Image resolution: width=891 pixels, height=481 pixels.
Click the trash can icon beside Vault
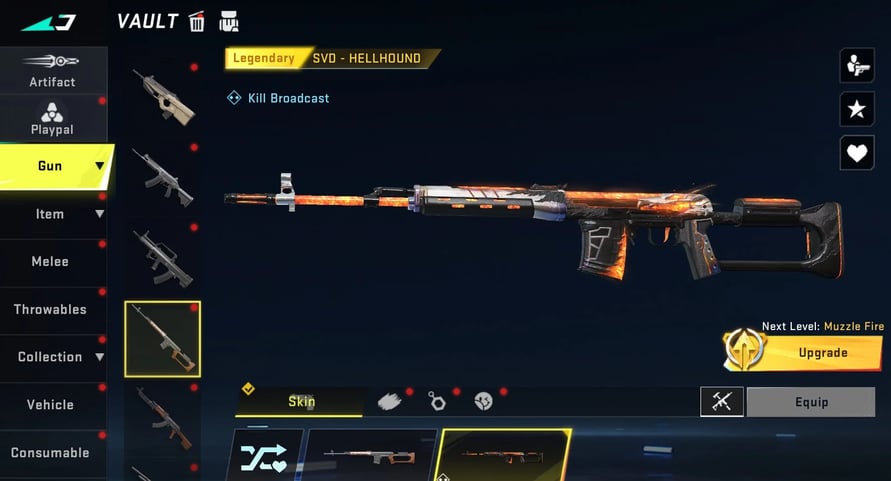197,21
